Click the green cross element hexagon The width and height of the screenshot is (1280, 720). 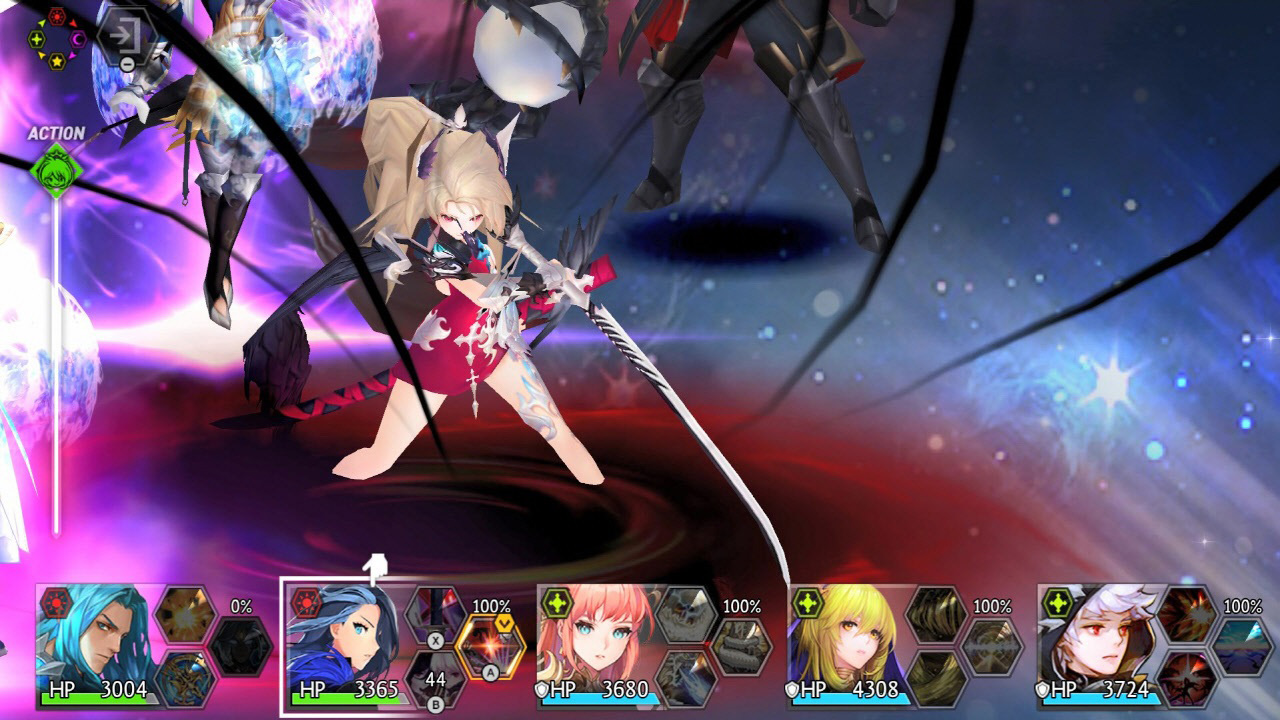(x=36, y=39)
